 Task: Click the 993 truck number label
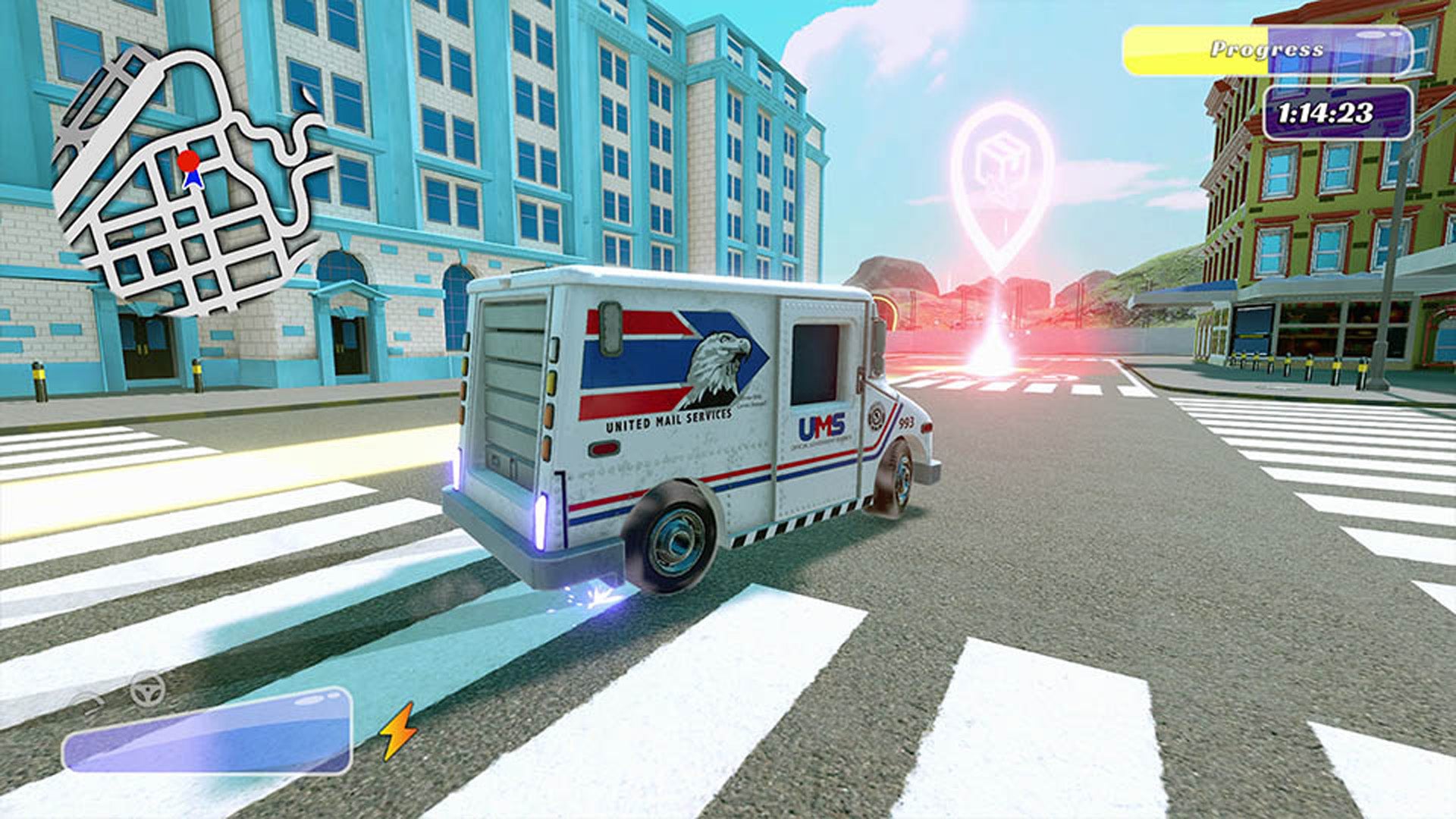[x=906, y=422]
